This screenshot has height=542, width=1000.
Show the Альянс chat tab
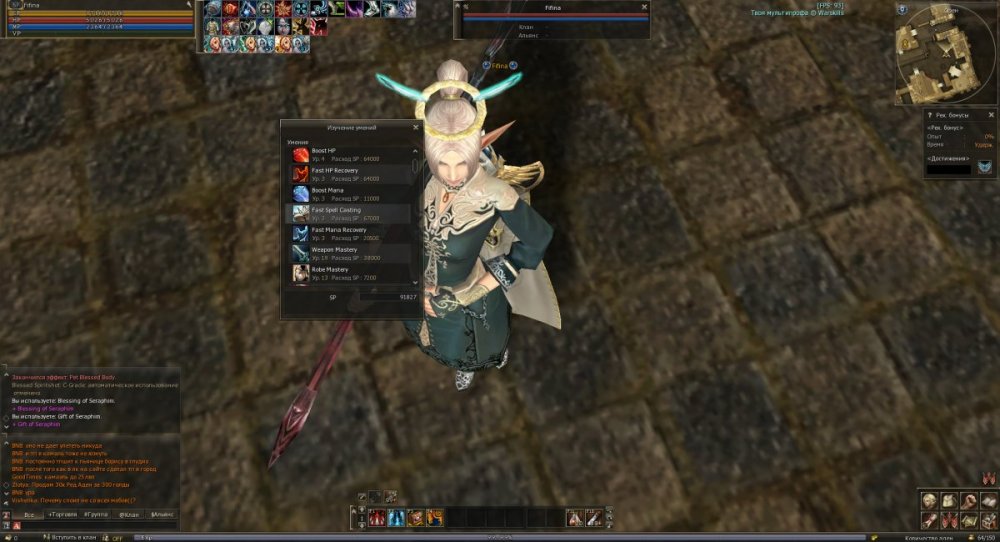pyautogui.click(x=162, y=514)
